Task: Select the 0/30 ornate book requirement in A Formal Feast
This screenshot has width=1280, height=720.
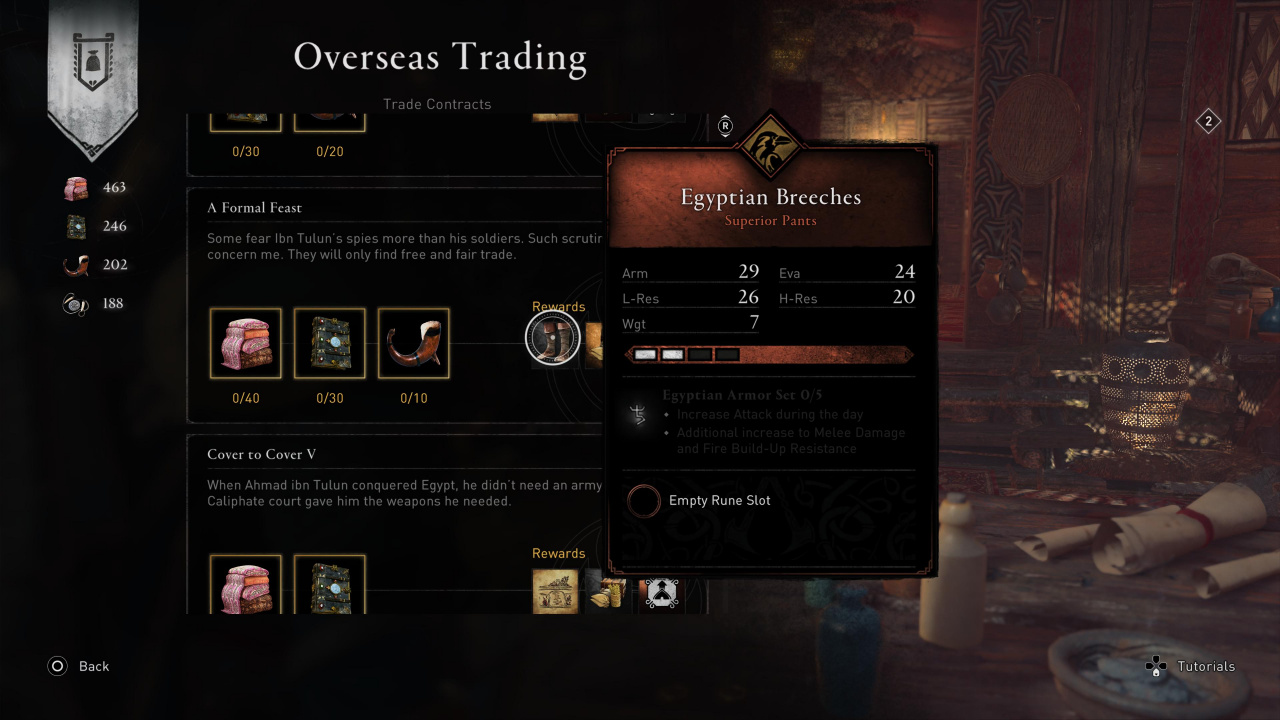Action: (x=330, y=343)
